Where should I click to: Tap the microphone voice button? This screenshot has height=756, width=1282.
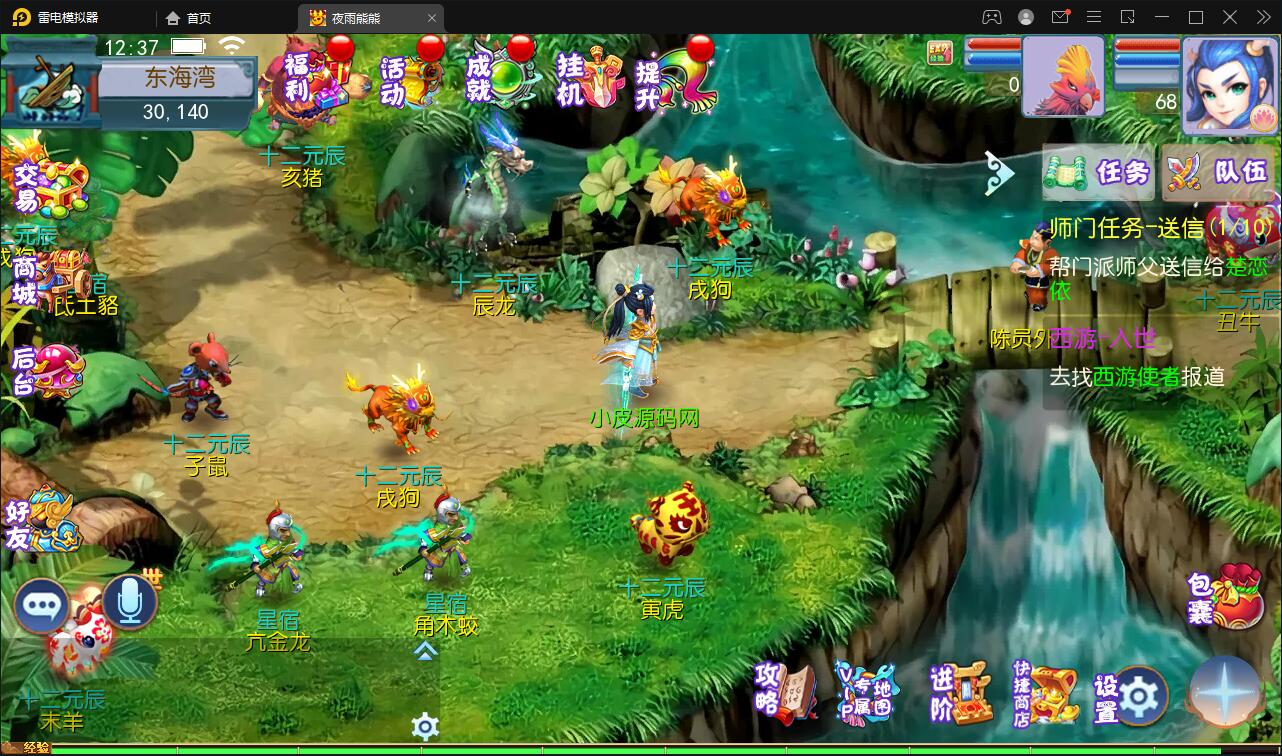(x=130, y=602)
